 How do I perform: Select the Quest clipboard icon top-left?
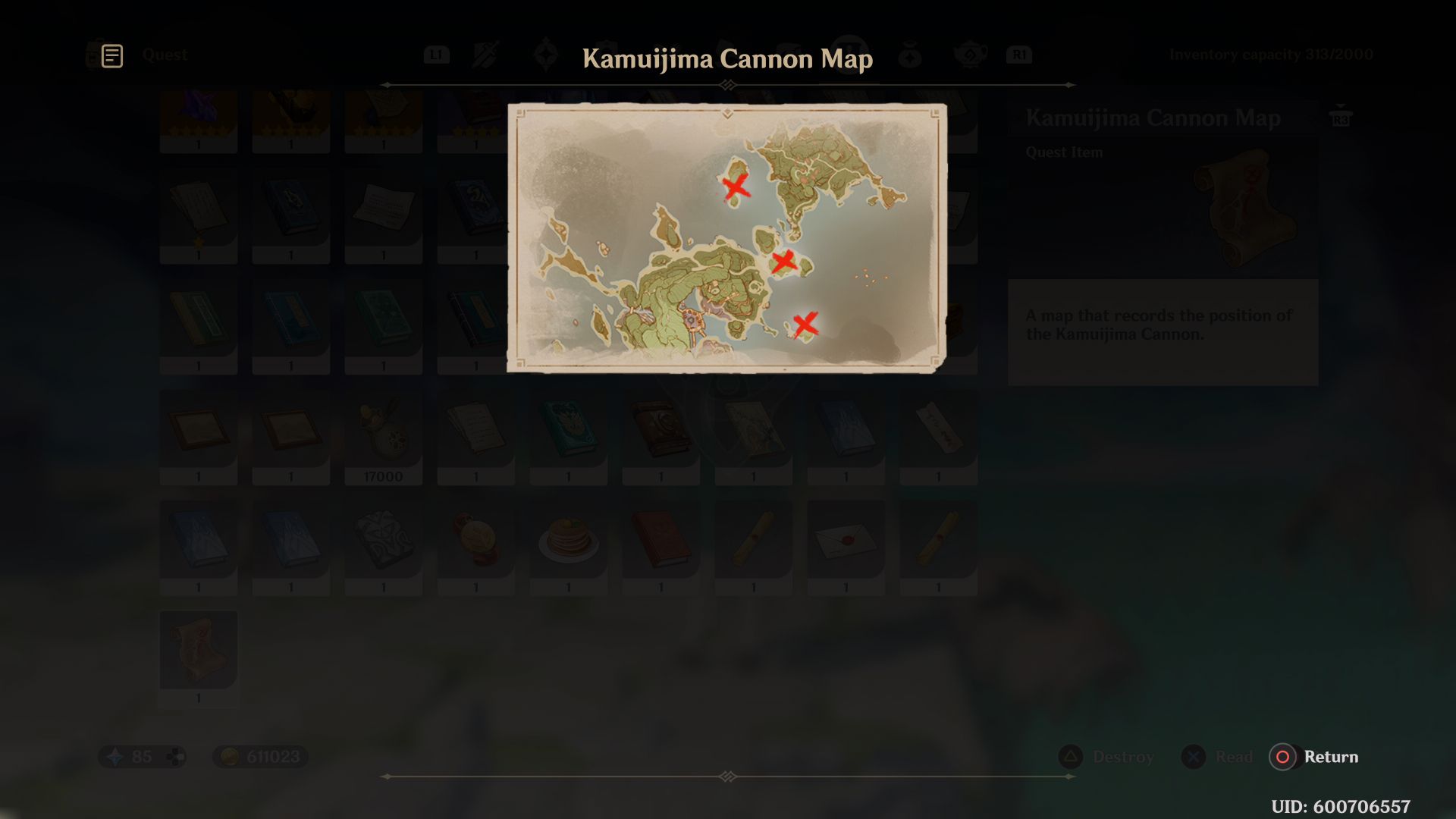pos(111,54)
